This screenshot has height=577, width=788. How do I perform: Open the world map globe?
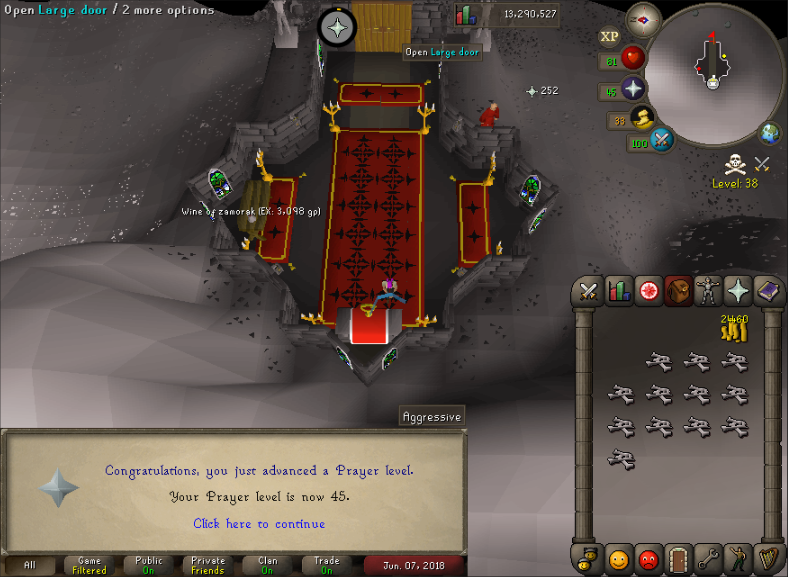point(771,133)
